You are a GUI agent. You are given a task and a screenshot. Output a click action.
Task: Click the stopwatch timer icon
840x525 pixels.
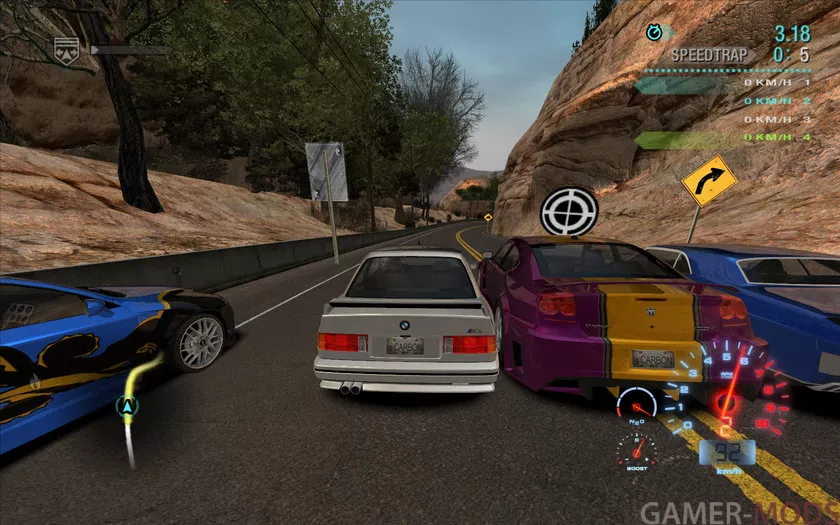tap(654, 33)
